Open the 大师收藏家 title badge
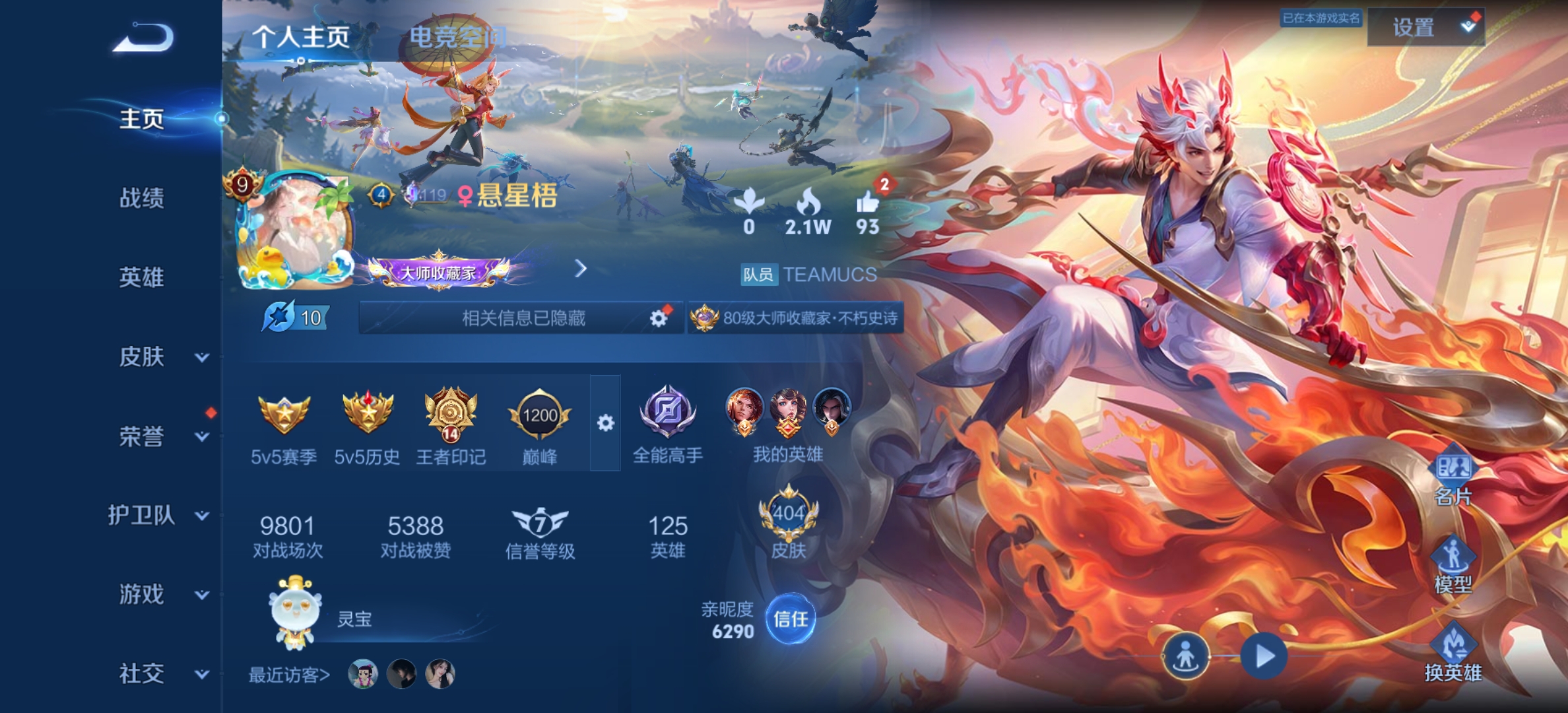Image resolution: width=1568 pixels, height=713 pixels. [439, 272]
